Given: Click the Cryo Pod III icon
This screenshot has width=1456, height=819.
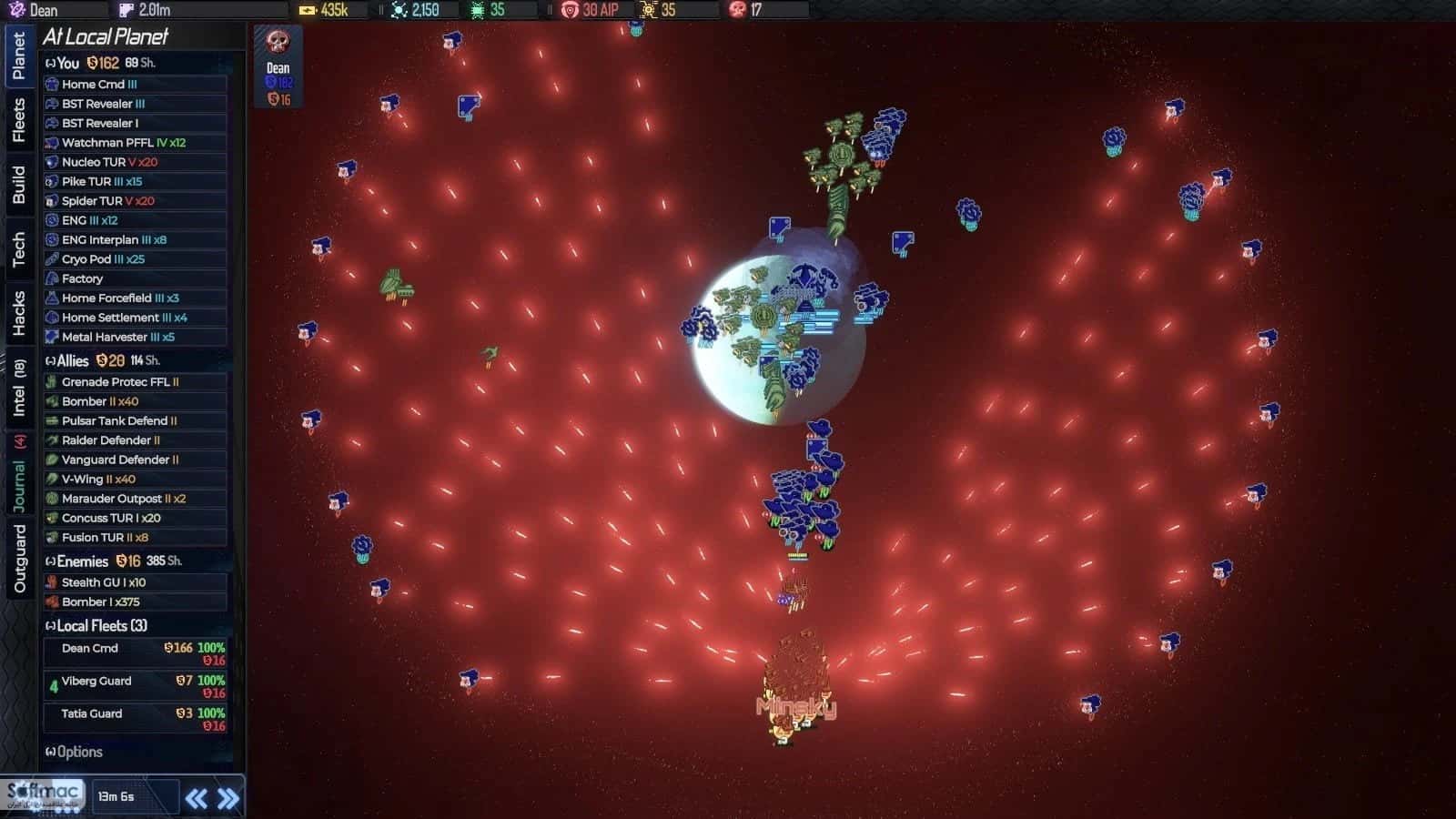Looking at the screenshot, I should (x=53, y=259).
